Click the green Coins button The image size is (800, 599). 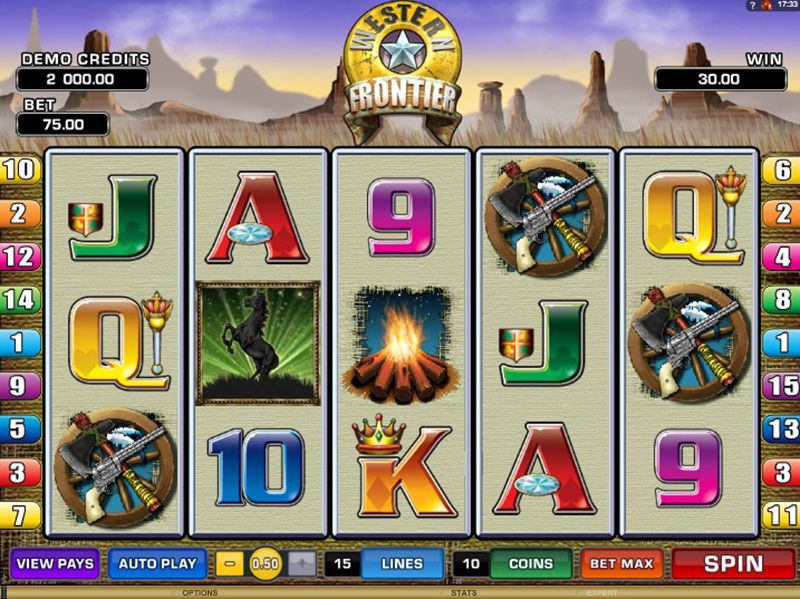pos(530,564)
